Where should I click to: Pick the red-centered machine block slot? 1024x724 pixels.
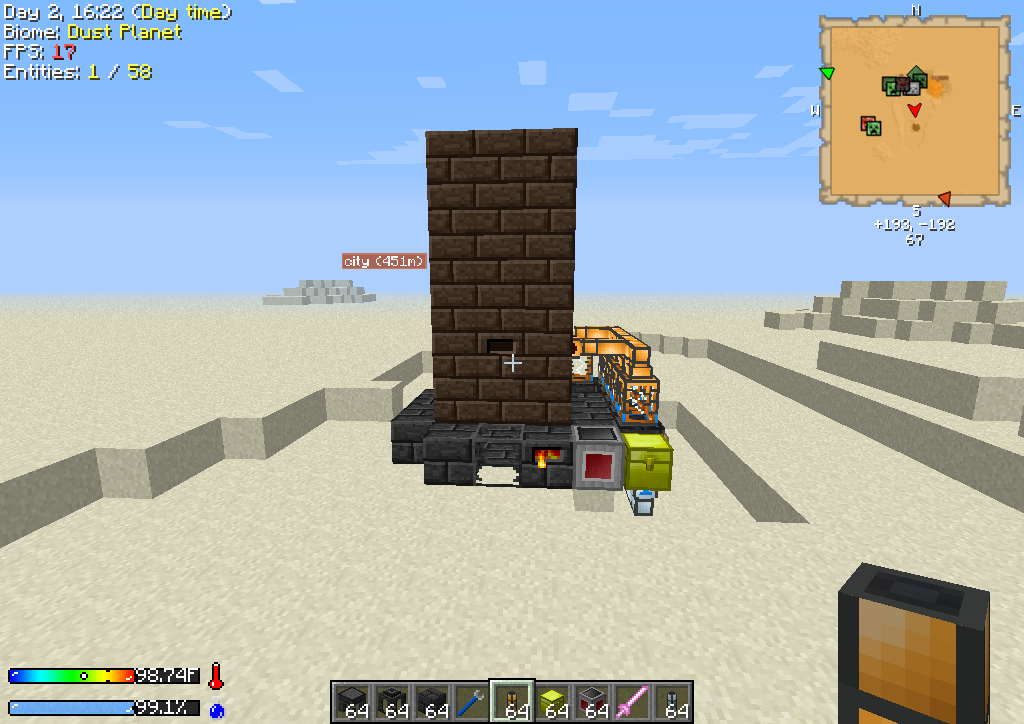(591, 701)
